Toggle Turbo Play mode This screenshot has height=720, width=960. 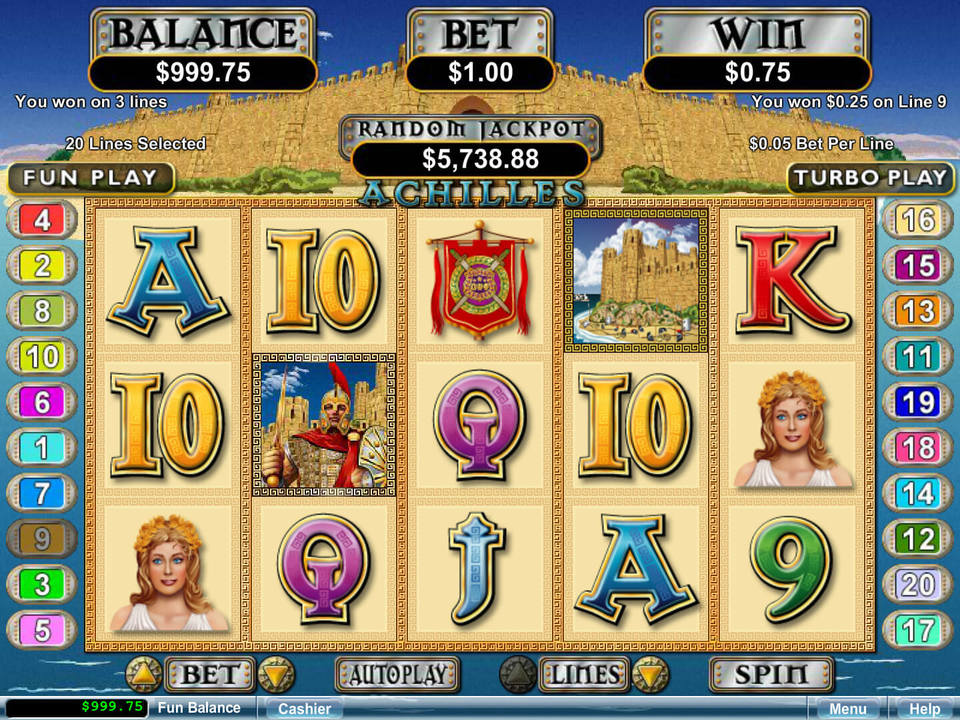click(869, 178)
